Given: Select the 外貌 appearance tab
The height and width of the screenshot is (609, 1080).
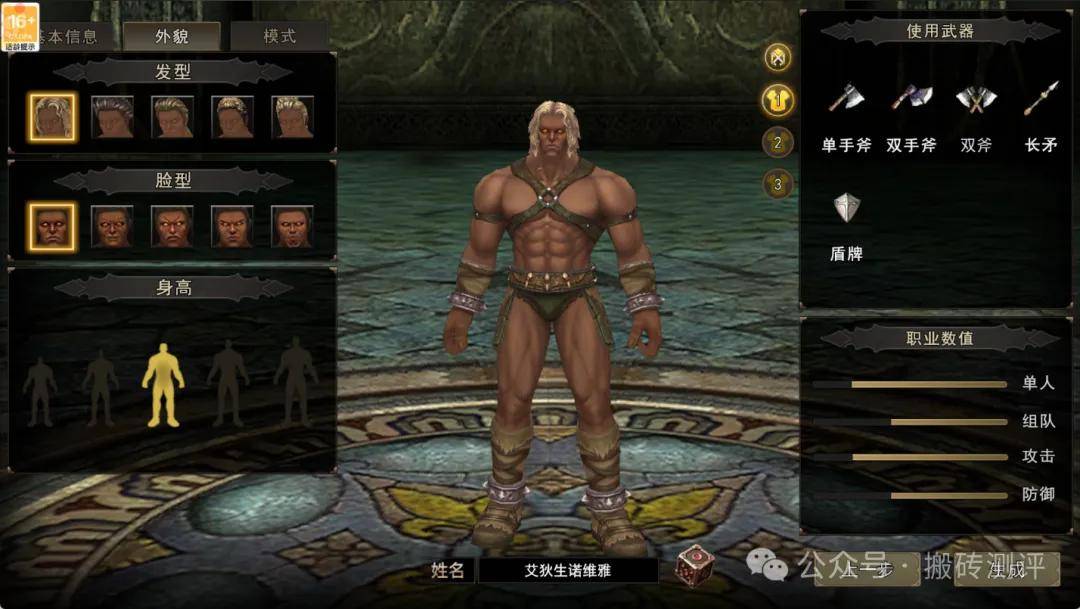Looking at the screenshot, I should click(x=172, y=37).
